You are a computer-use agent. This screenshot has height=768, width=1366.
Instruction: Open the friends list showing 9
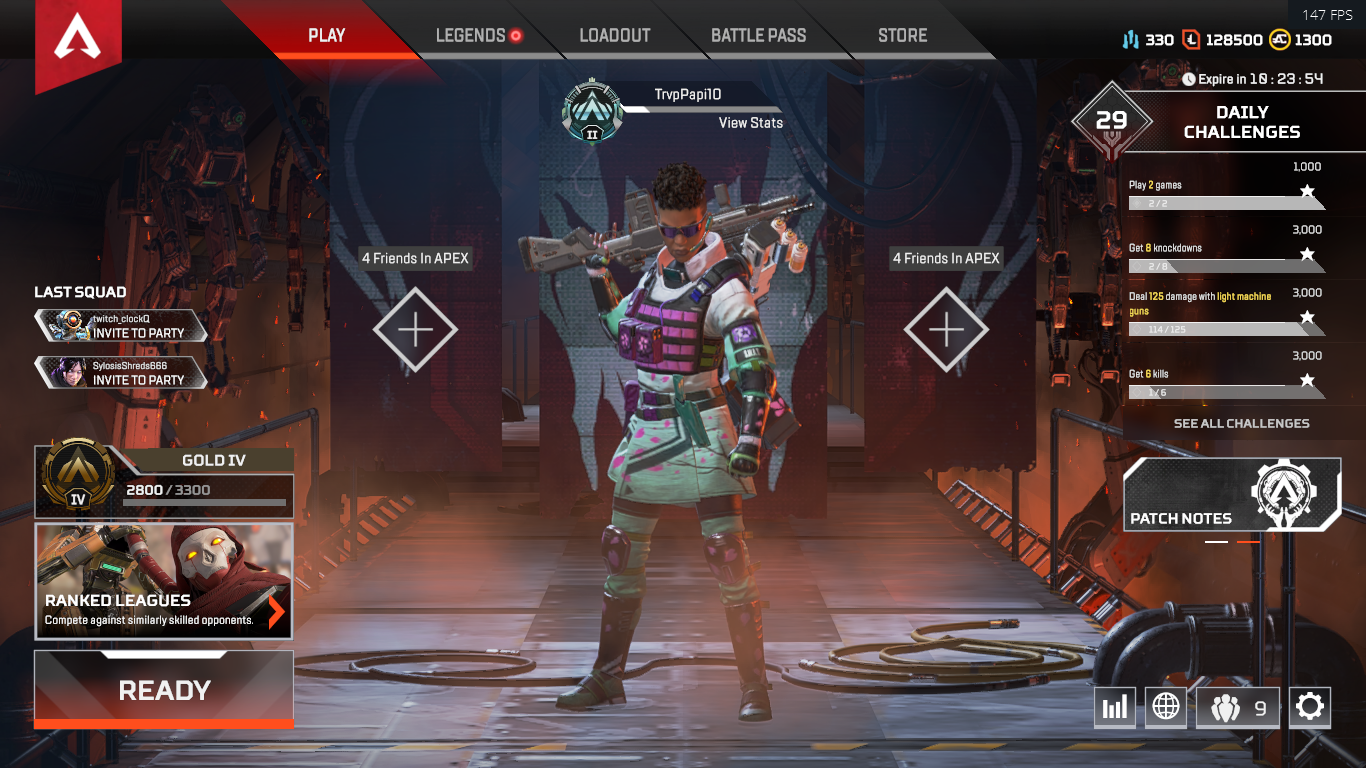[x=1238, y=708]
